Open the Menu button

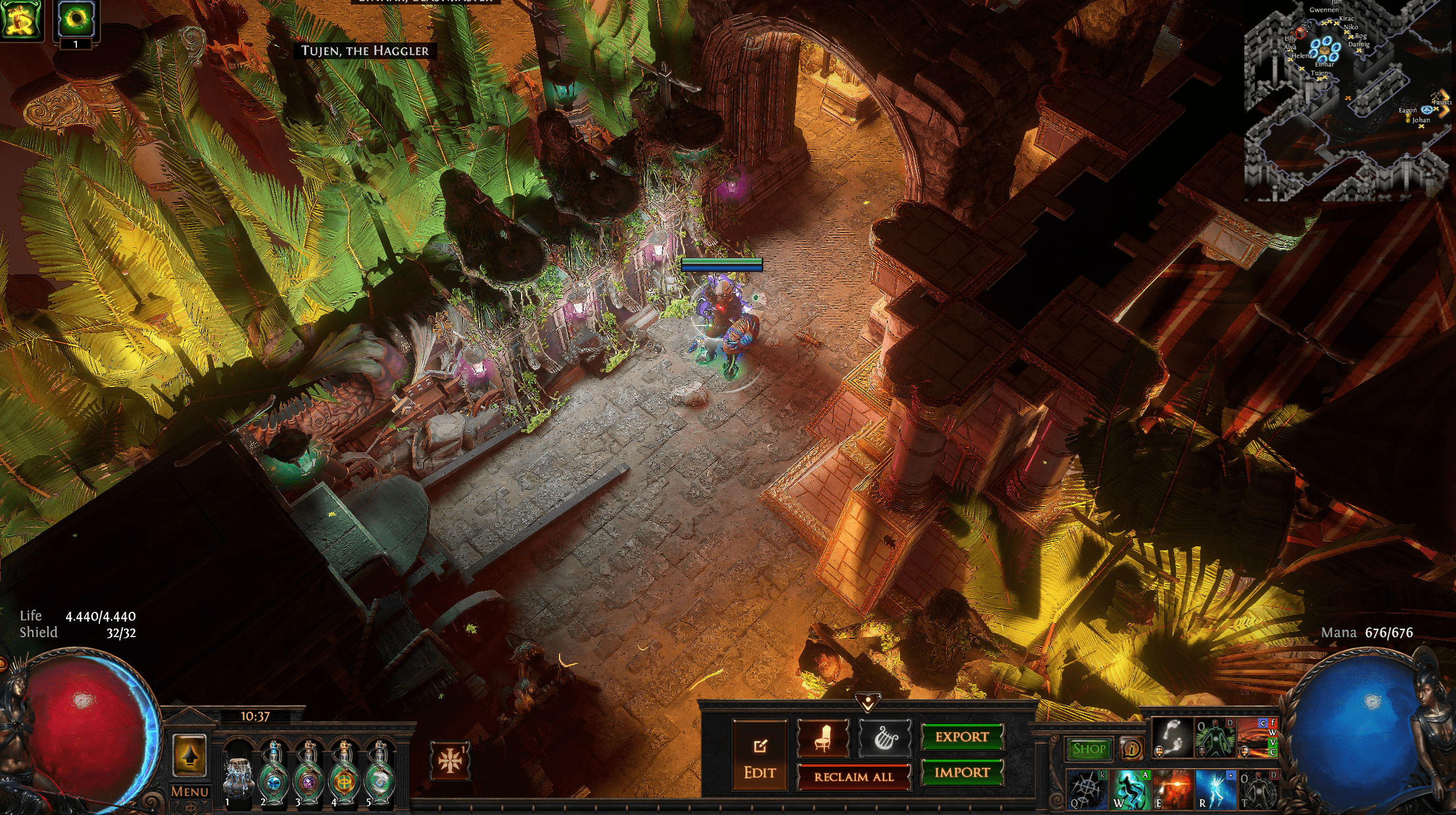click(189, 792)
